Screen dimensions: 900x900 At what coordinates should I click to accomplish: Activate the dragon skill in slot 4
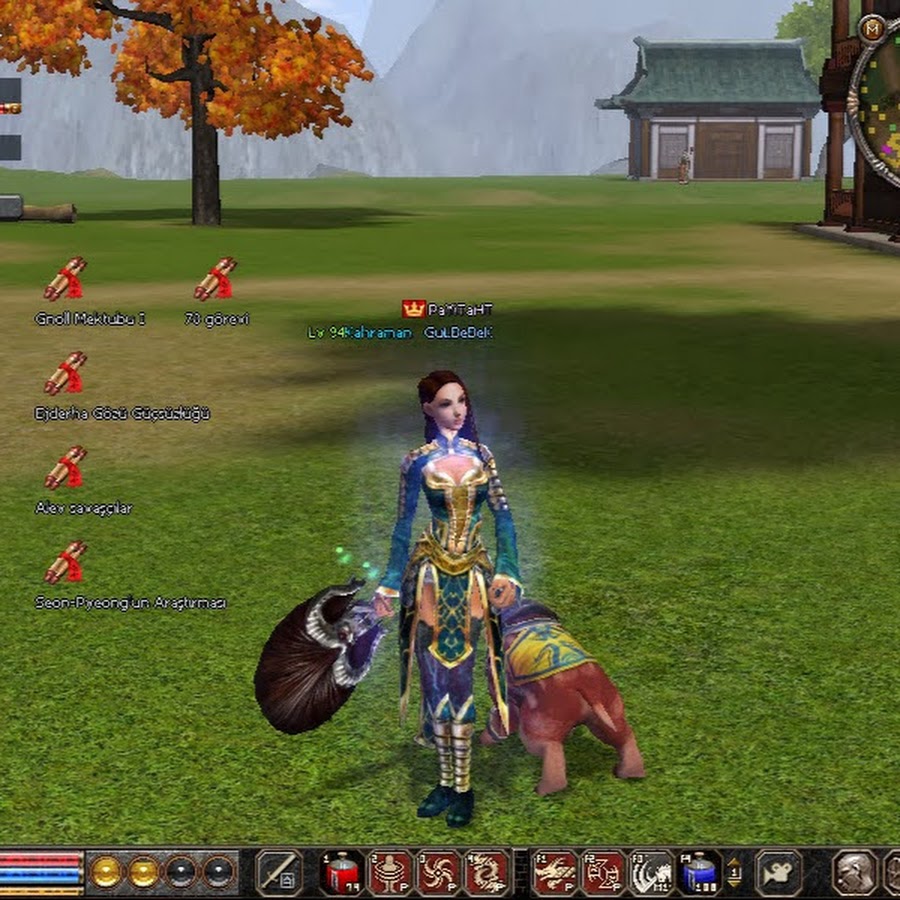487,872
